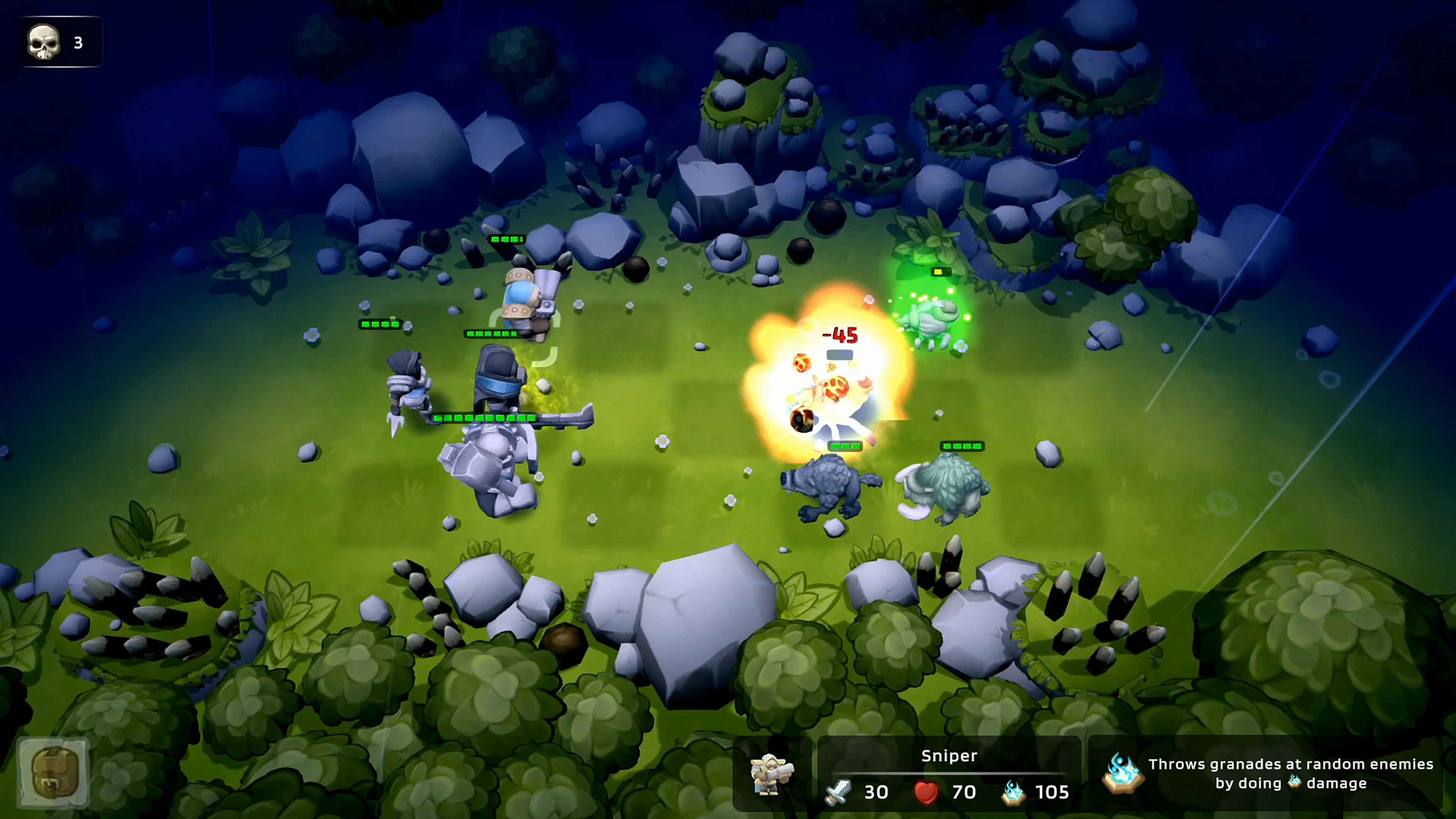The image size is (1456, 819).
Task: Click the skull kill counter icon
Action: [x=44, y=41]
